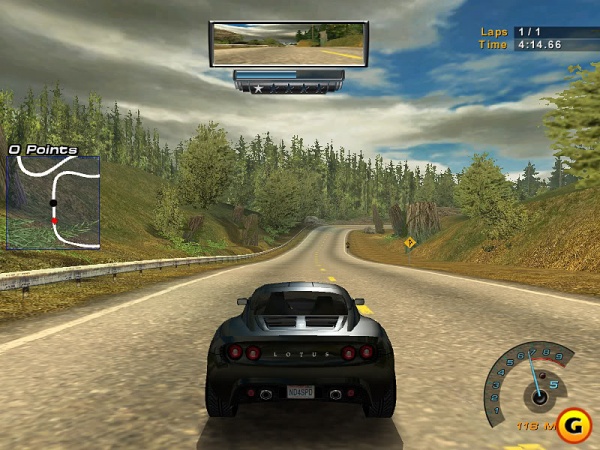The height and width of the screenshot is (450, 600).
Task: Click the rear-view mirror display
Action: [288, 45]
